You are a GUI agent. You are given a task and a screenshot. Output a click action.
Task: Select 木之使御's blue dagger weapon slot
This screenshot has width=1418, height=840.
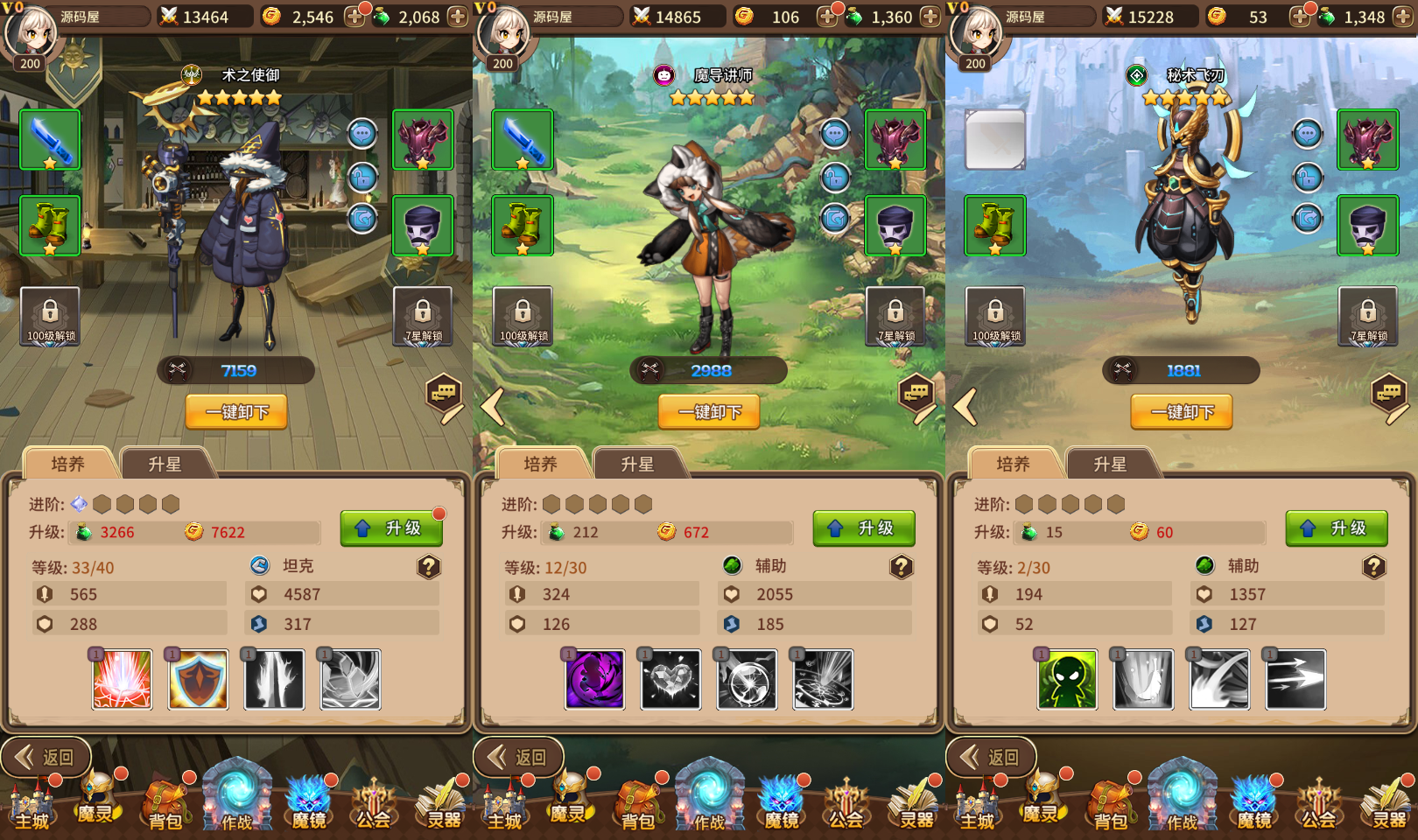click(x=50, y=140)
